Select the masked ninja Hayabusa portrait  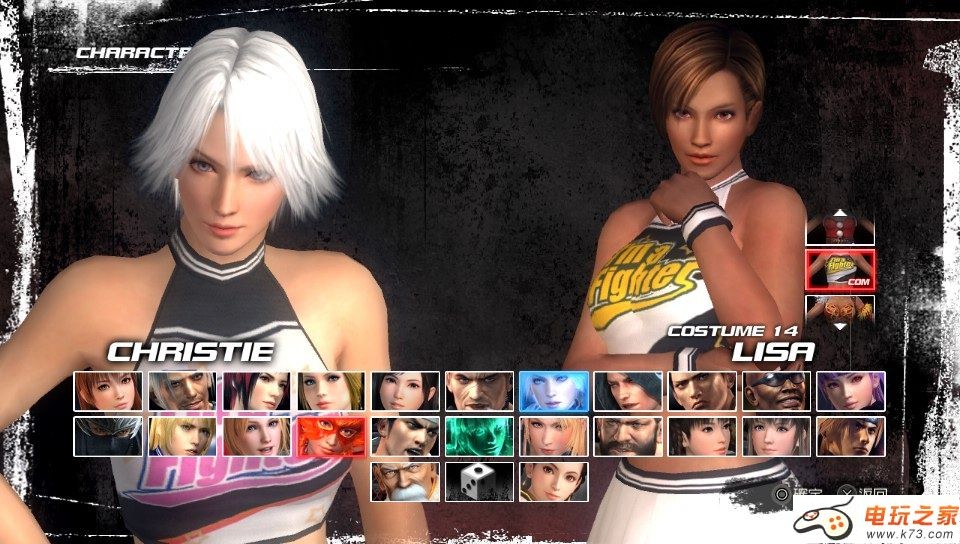click(x=108, y=437)
